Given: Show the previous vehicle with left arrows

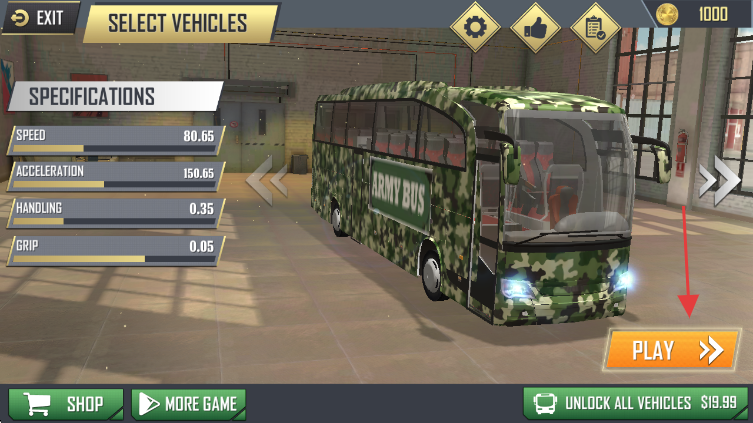Looking at the screenshot, I should point(267,181).
